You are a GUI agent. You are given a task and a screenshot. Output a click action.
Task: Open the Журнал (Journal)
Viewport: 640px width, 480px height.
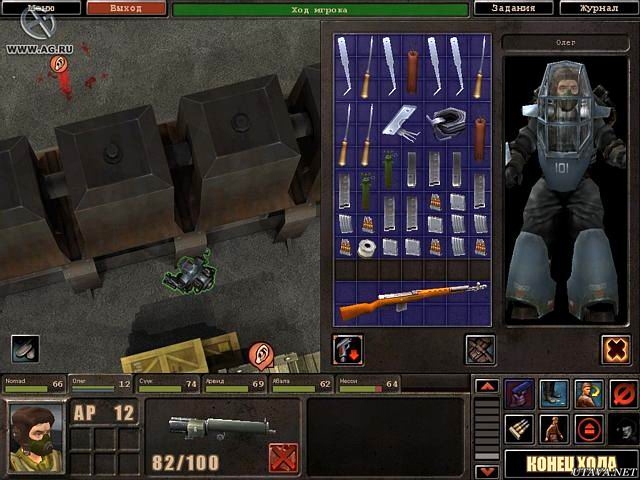pos(602,8)
